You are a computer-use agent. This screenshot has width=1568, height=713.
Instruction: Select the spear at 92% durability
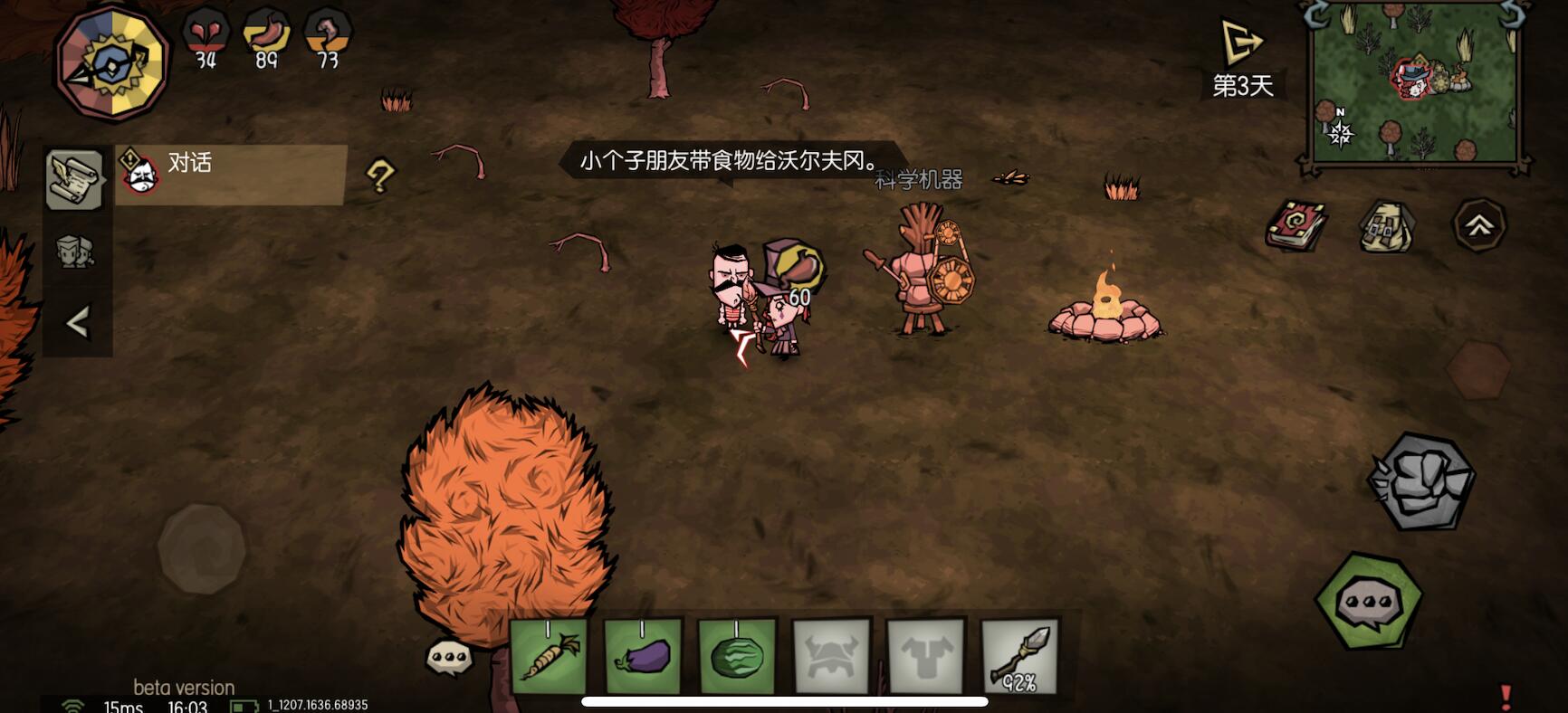point(1019,656)
